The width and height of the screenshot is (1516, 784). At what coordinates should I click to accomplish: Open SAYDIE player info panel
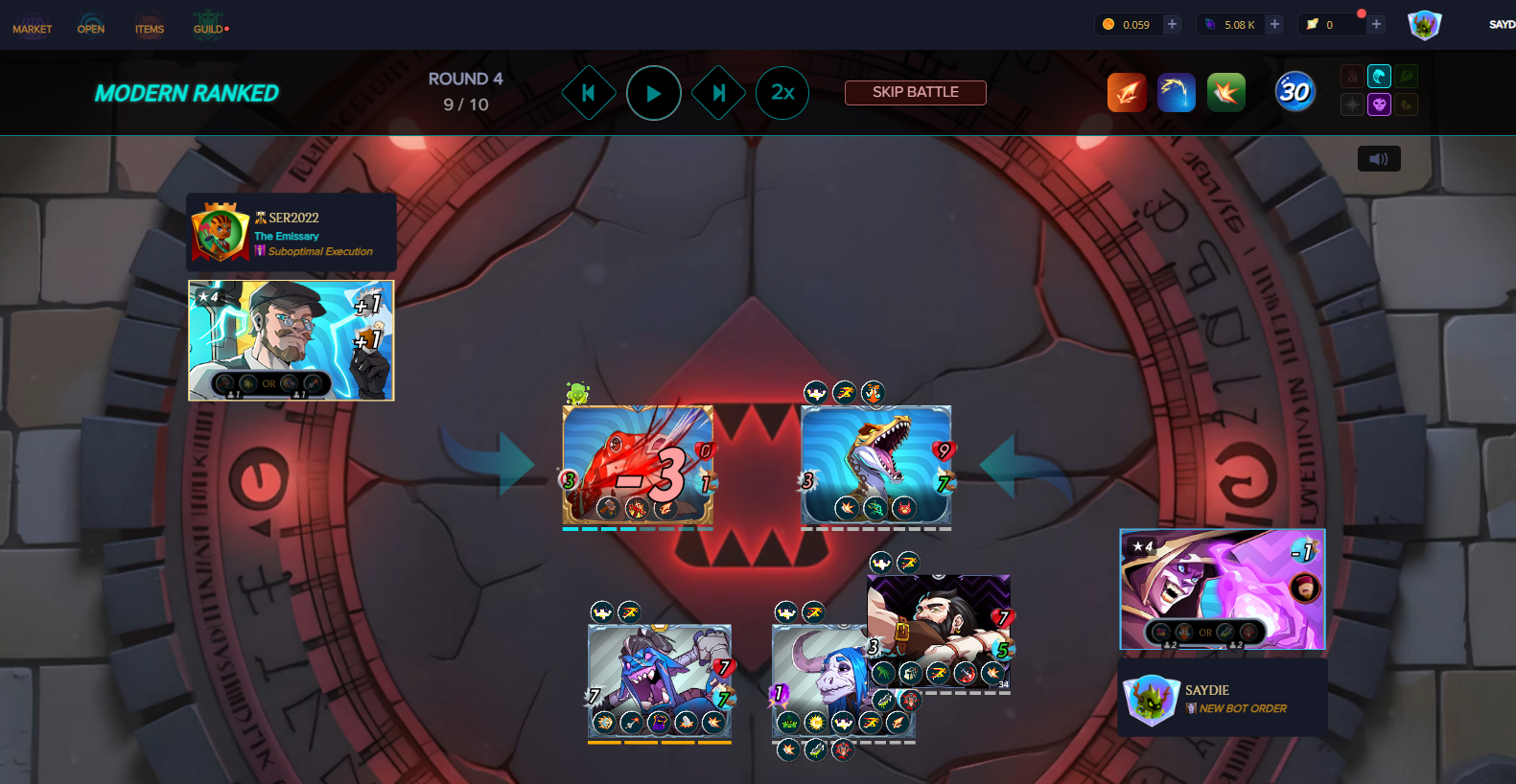coord(1223,699)
